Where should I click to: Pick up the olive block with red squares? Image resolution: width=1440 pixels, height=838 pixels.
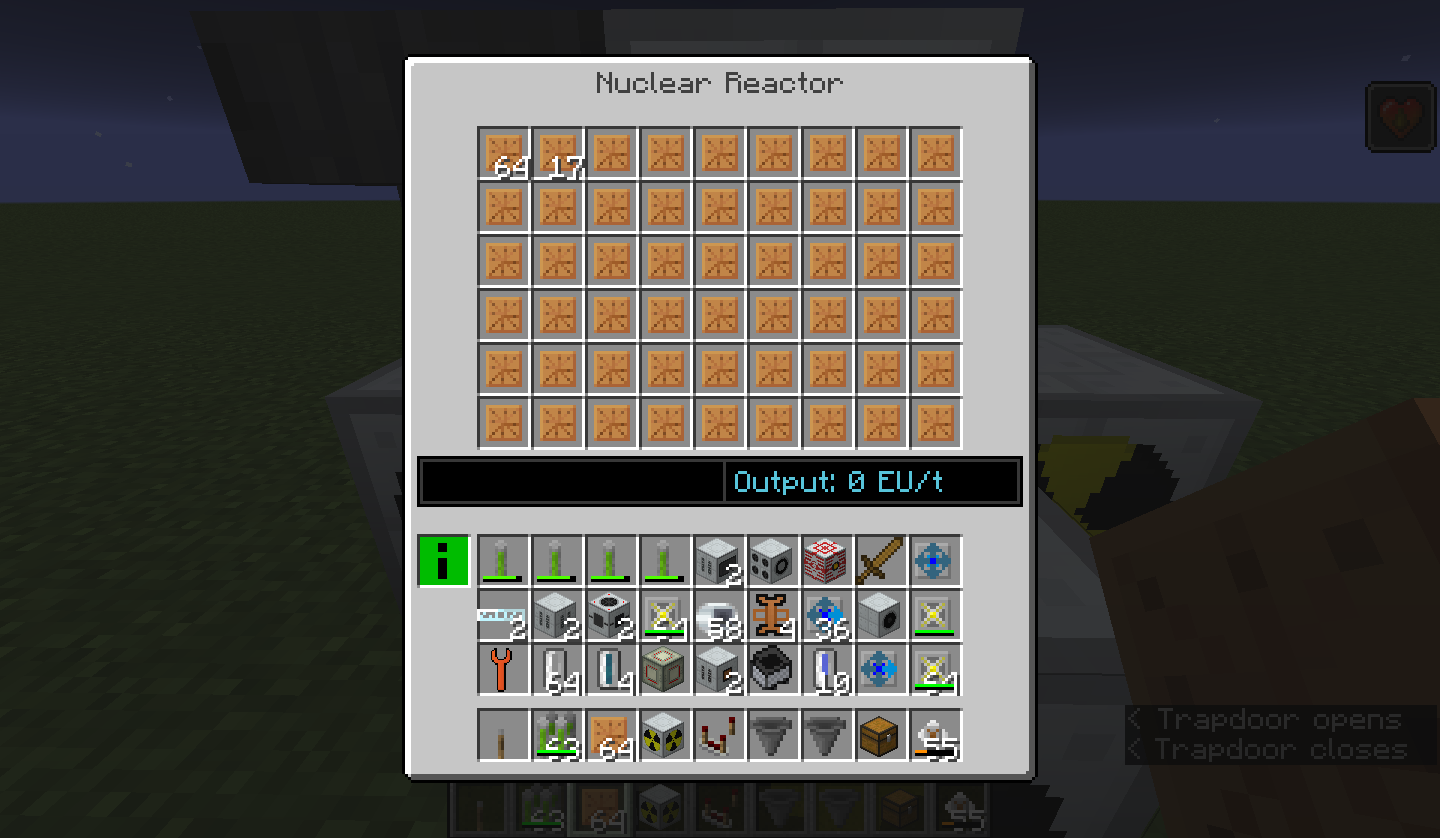(x=665, y=668)
